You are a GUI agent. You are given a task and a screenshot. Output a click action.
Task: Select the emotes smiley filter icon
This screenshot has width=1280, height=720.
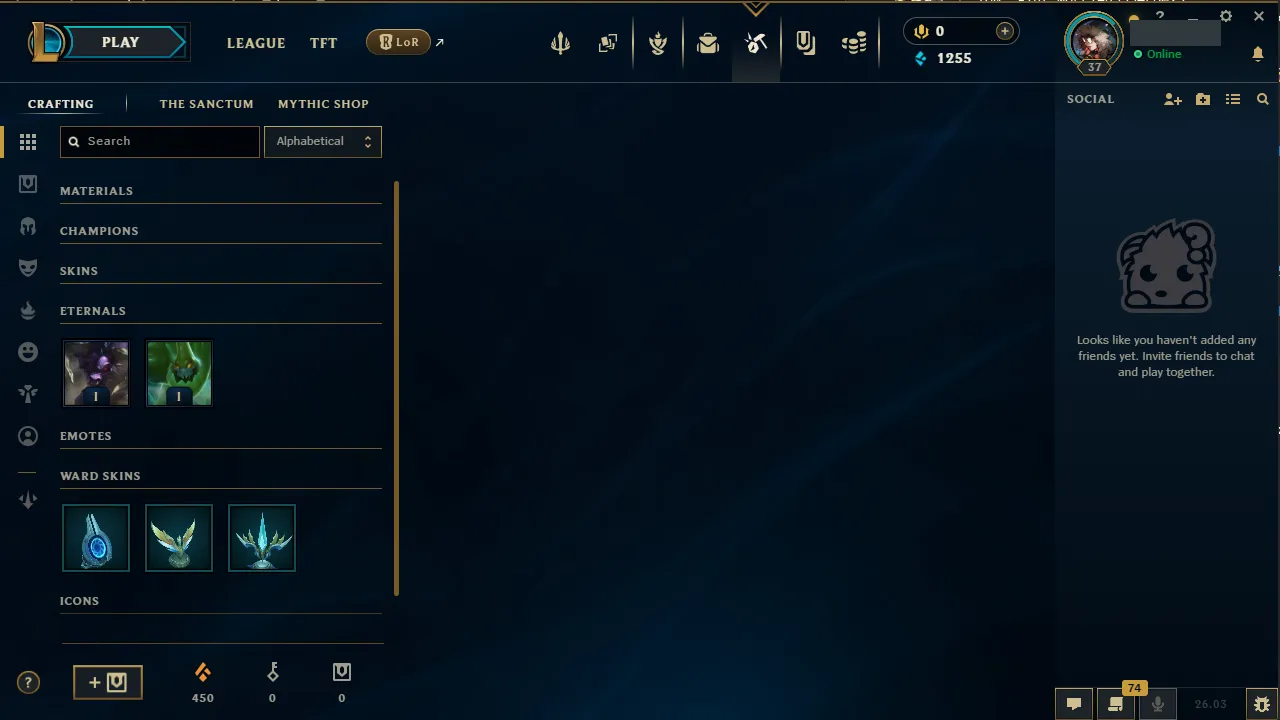pyautogui.click(x=28, y=351)
